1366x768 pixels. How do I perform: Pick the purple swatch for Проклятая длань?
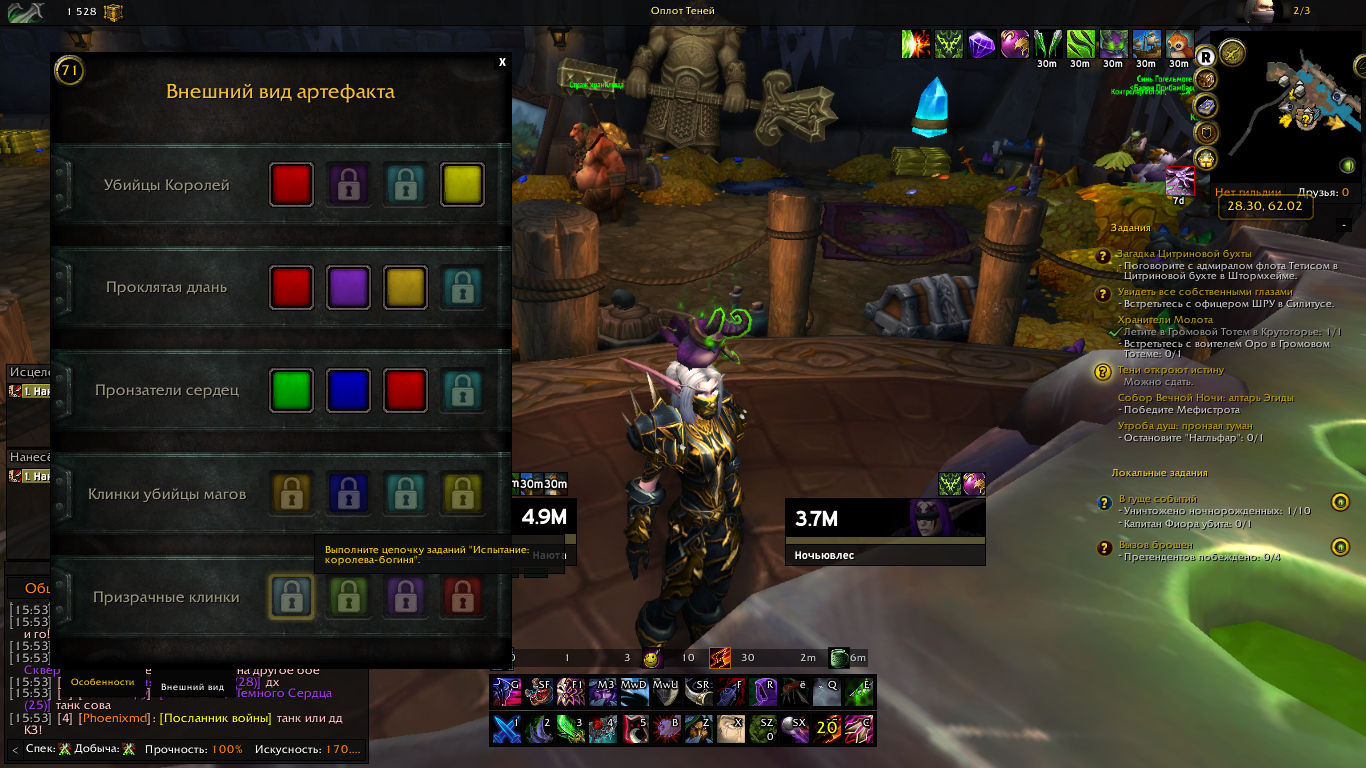click(349, 287)
